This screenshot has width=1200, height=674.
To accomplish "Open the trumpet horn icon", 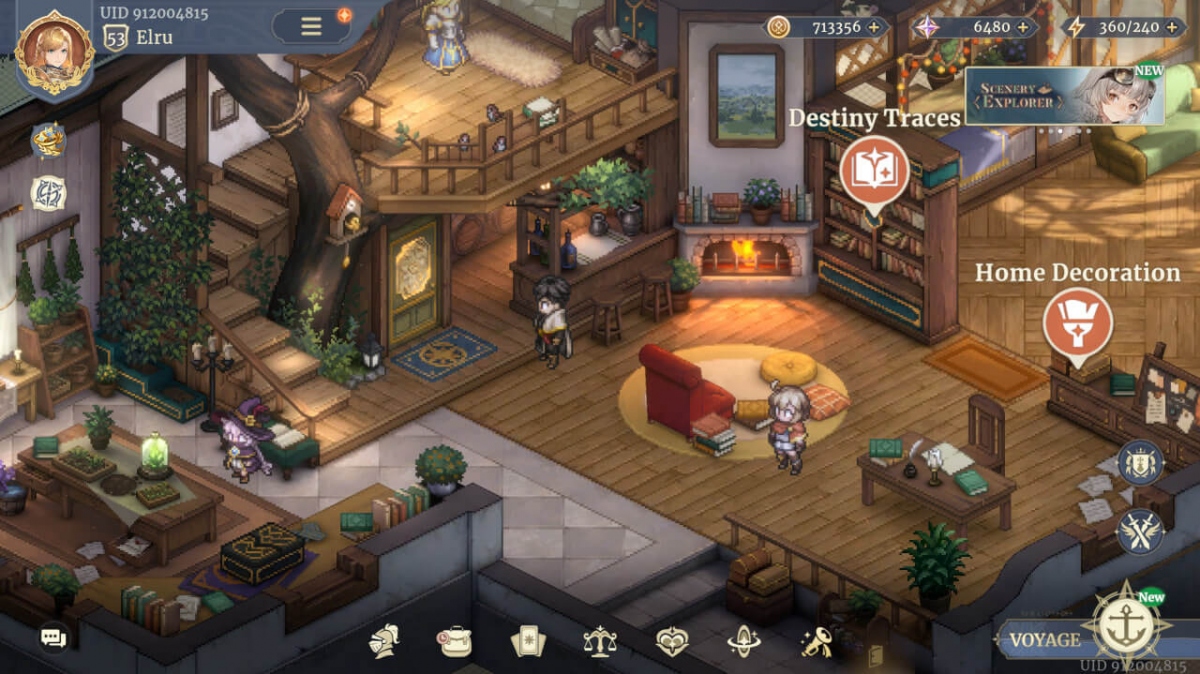I will 816,640.
